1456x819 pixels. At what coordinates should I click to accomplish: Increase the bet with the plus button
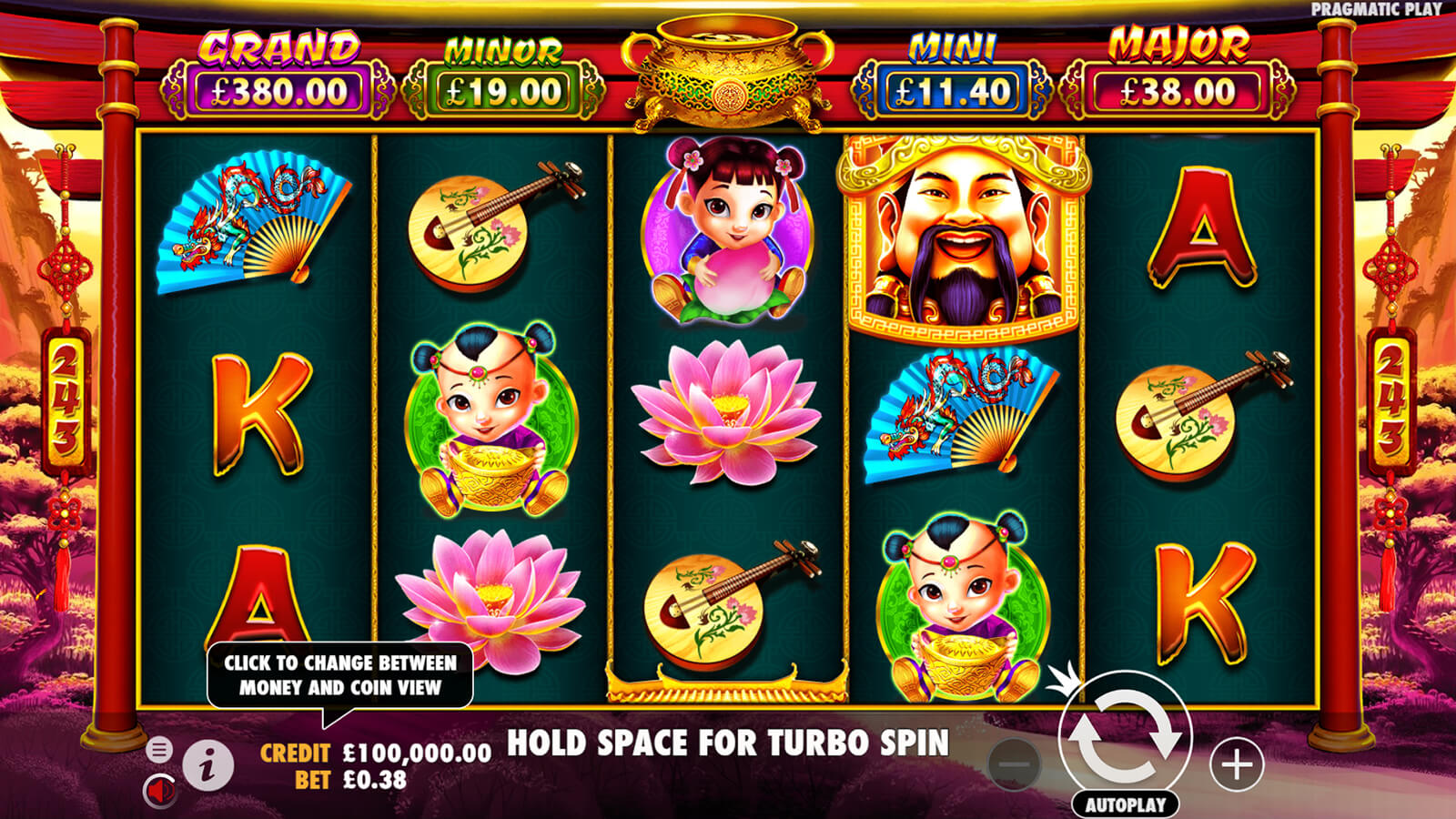pos(1236,764)
